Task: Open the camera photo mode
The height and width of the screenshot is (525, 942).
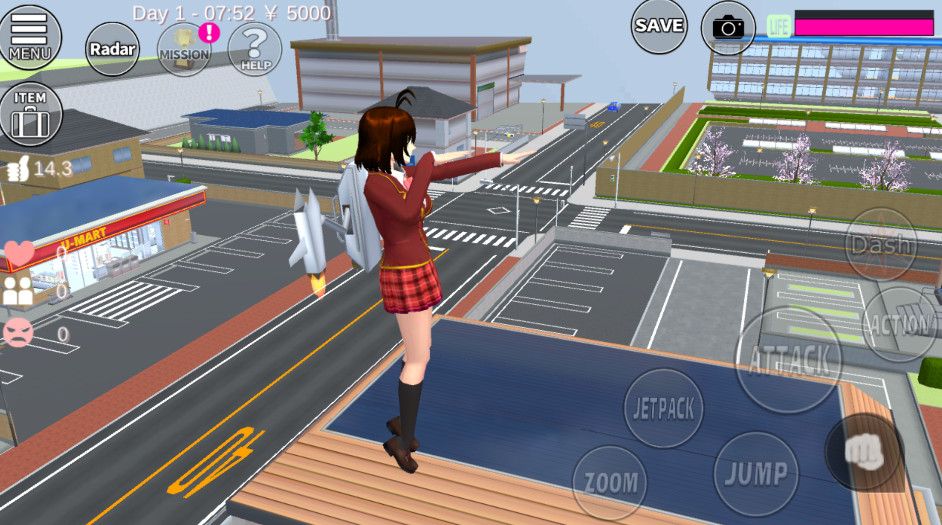Action: pyautogui.click(x=728, y=27)
